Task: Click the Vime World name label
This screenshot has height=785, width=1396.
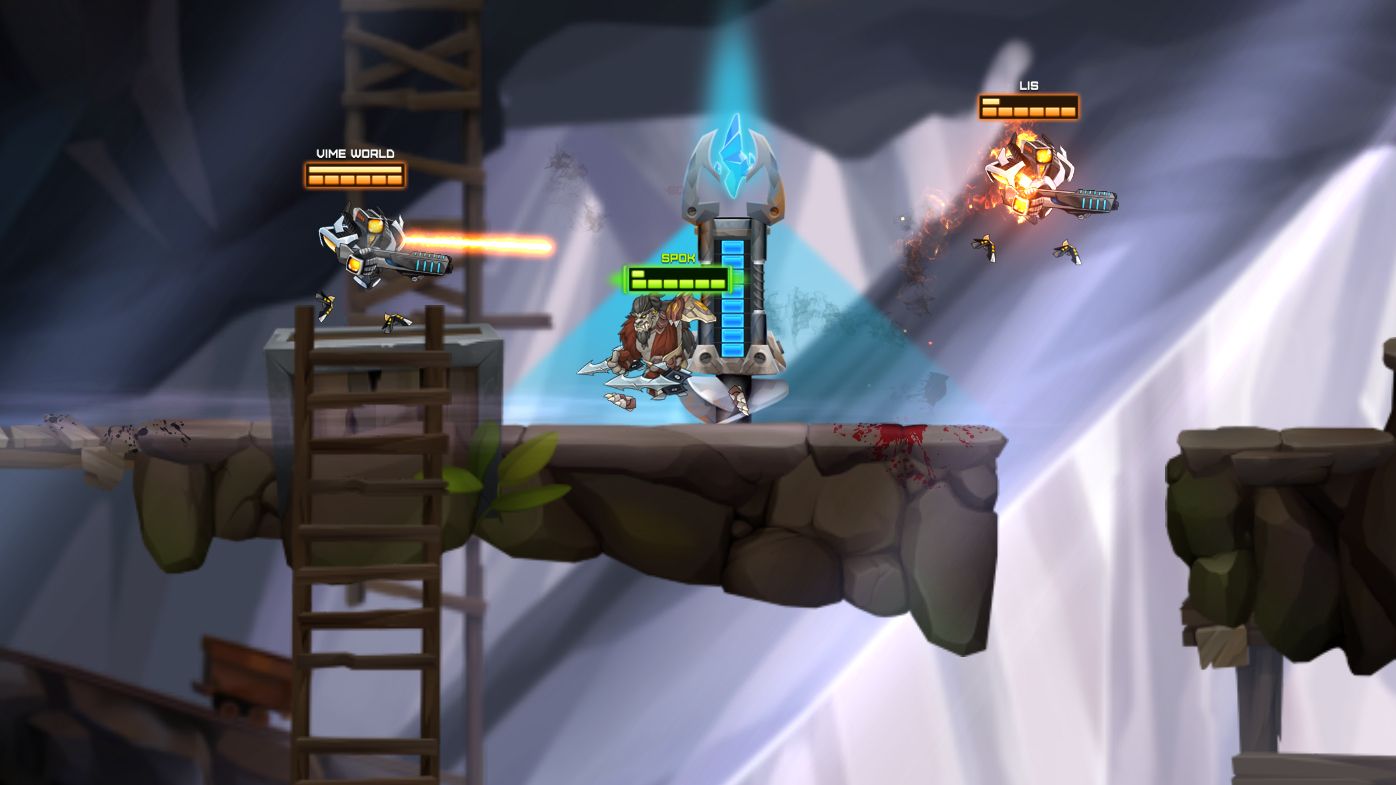Action: click(x=354, y=152)
